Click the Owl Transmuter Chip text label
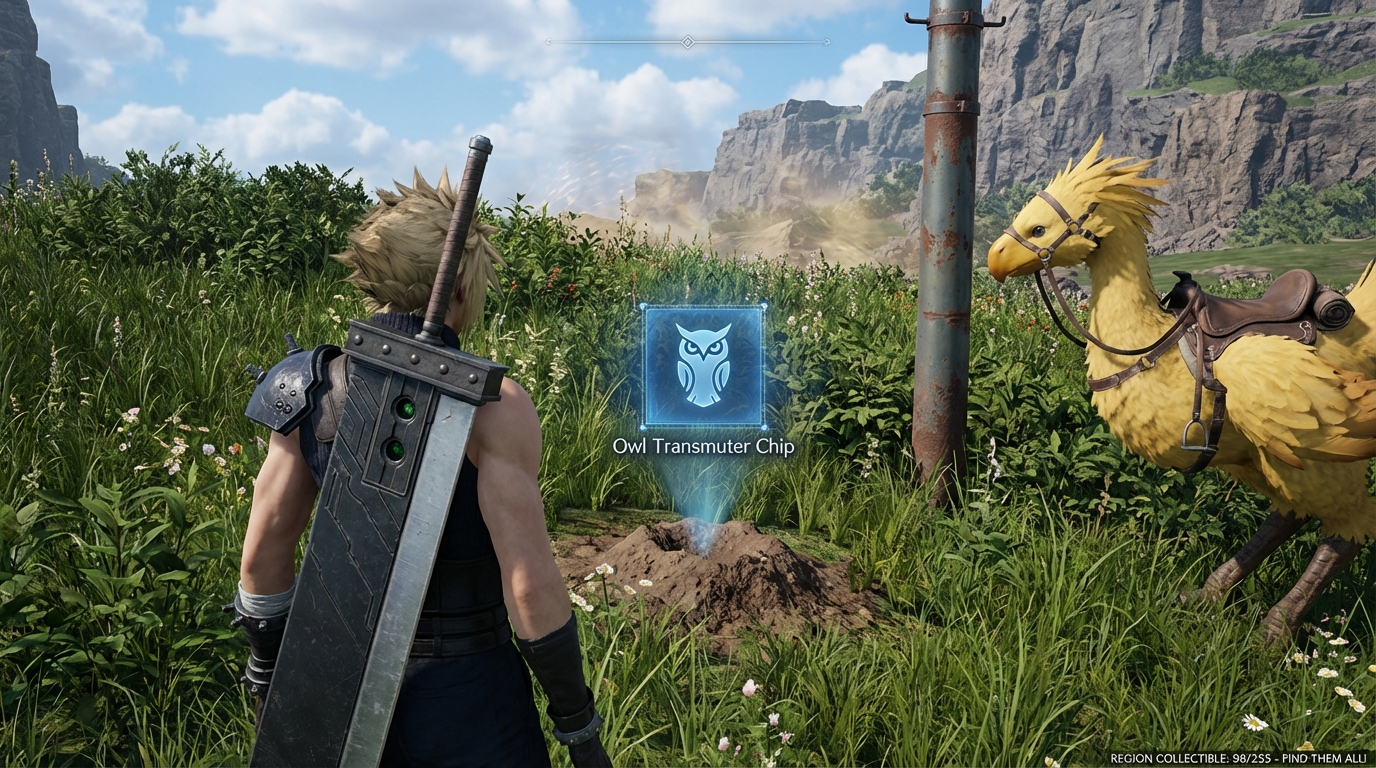Screen dimensions: 1376x768 [703, 448]
